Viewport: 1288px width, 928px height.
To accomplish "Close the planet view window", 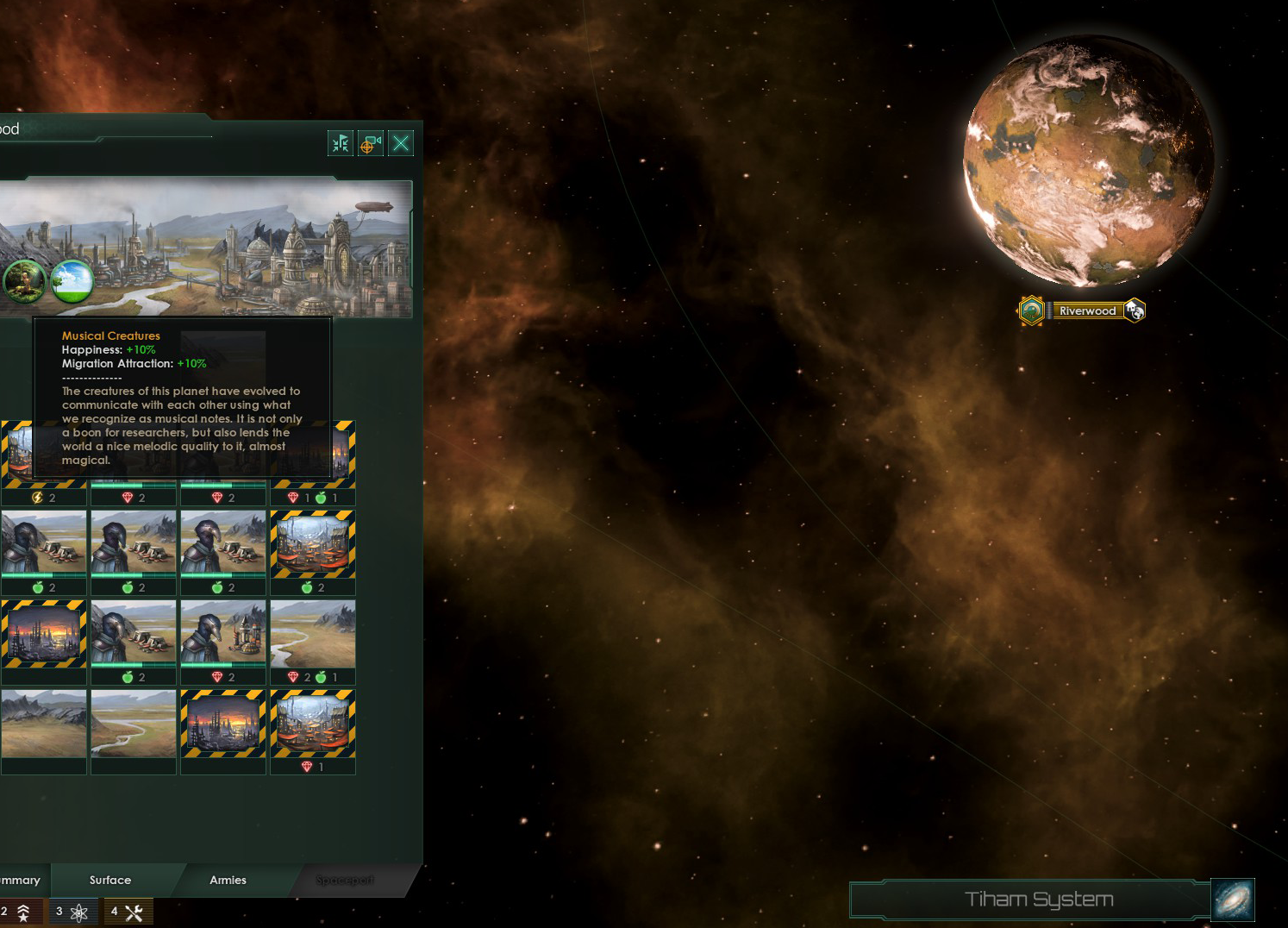I will click(x=401, y=143).
